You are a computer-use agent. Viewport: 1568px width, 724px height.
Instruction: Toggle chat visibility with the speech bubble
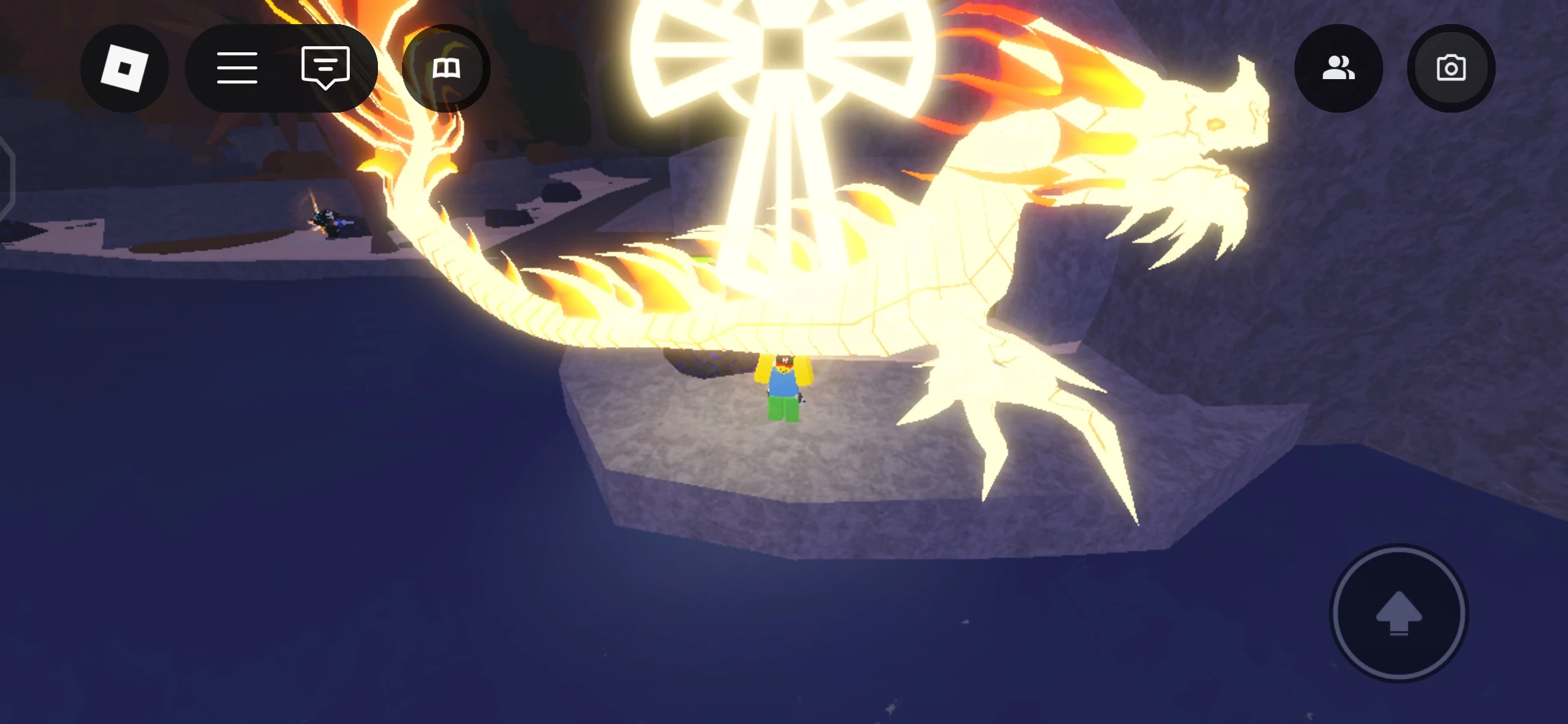(326, 67)
